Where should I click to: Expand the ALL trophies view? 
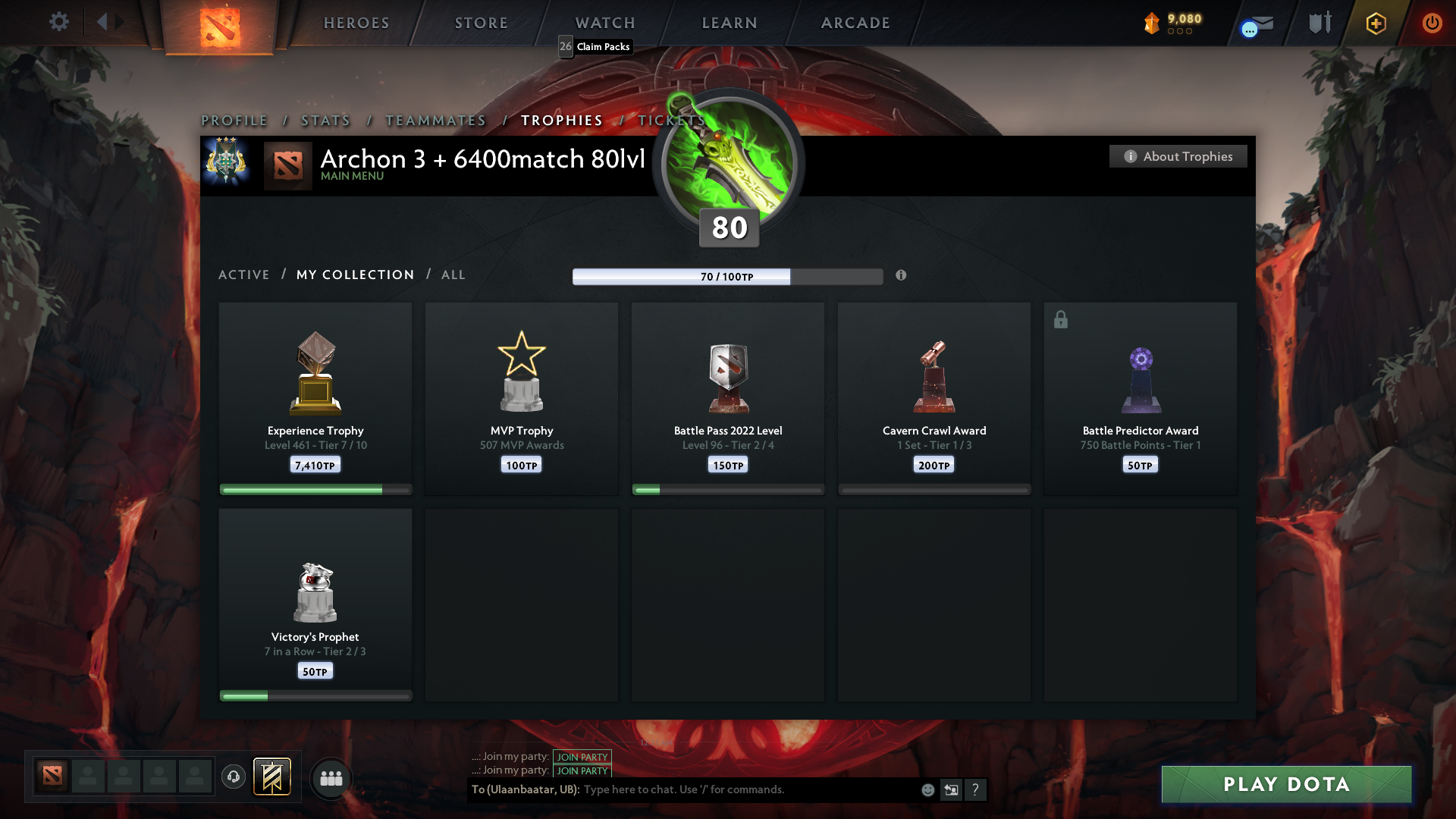[x=453, y=275]
